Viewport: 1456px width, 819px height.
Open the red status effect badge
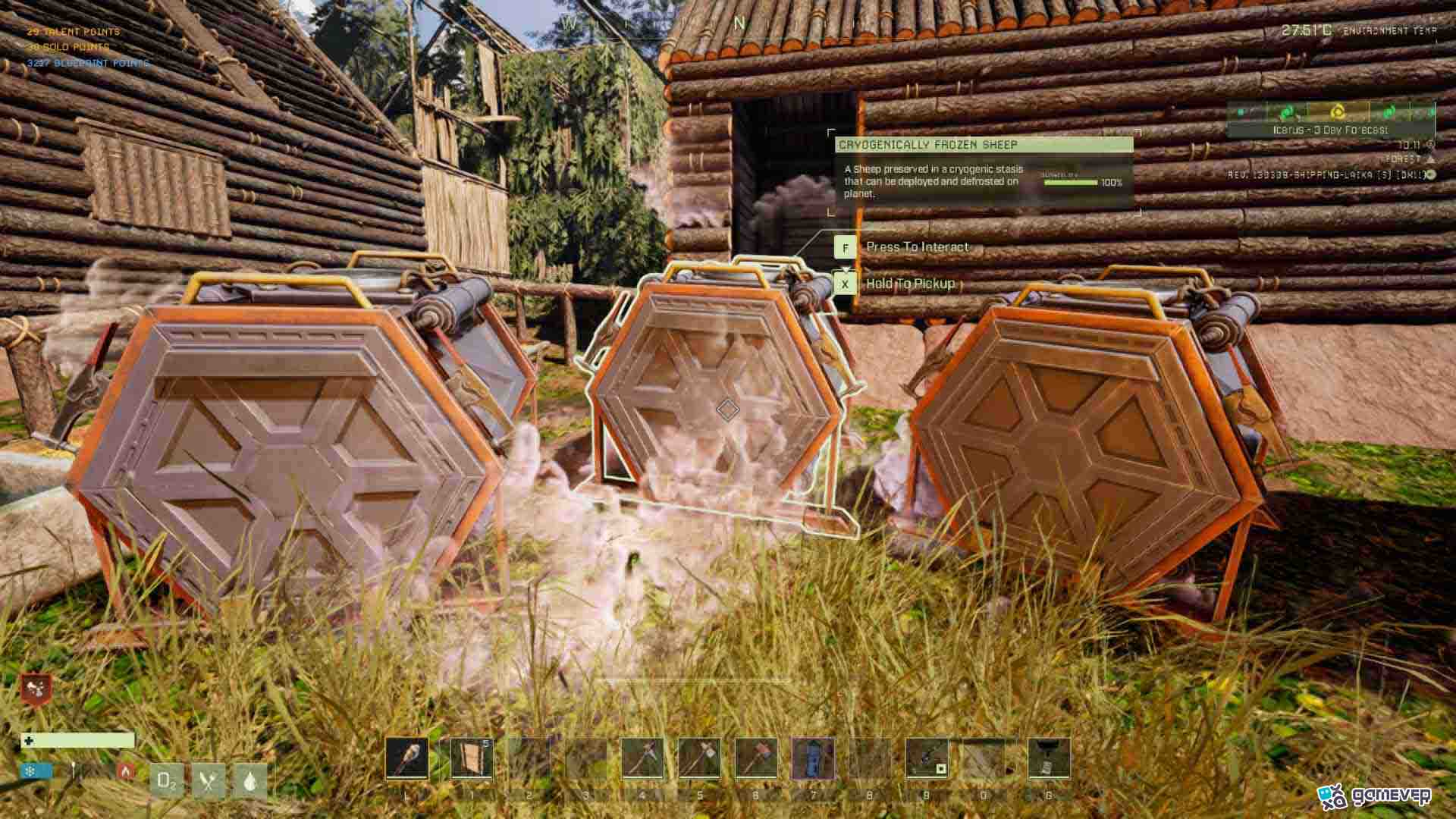pyautogui.click(x=36, y=689)
